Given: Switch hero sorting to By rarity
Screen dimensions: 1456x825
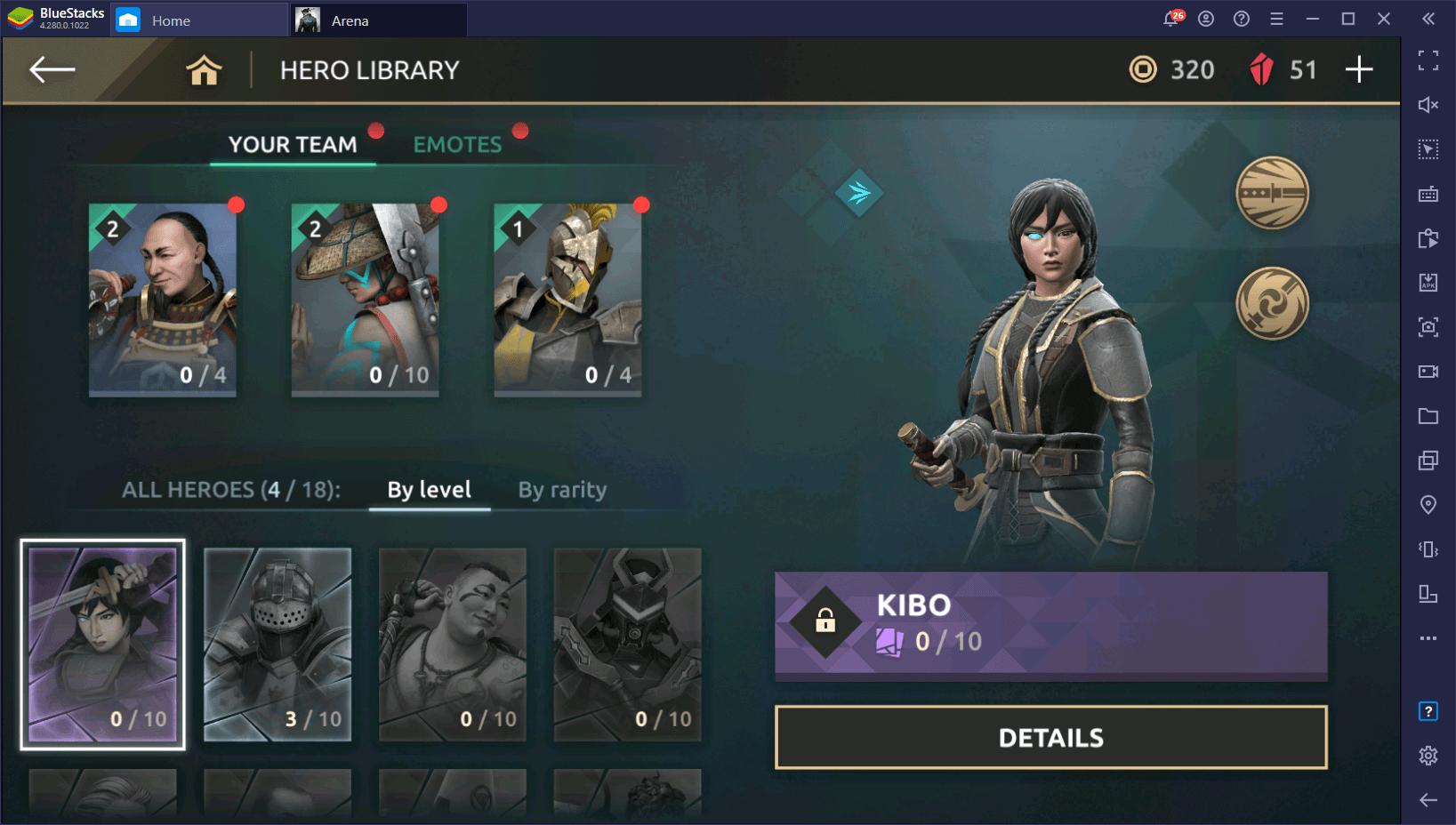Looking at the screenshot, I should [x=561, y=489].
